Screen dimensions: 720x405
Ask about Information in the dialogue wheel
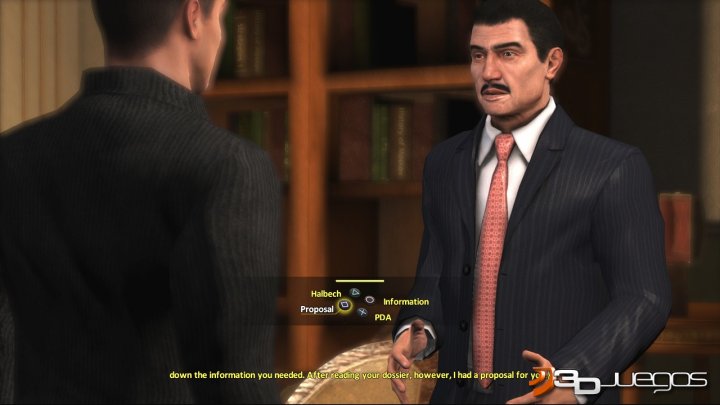tap(405, 301)
